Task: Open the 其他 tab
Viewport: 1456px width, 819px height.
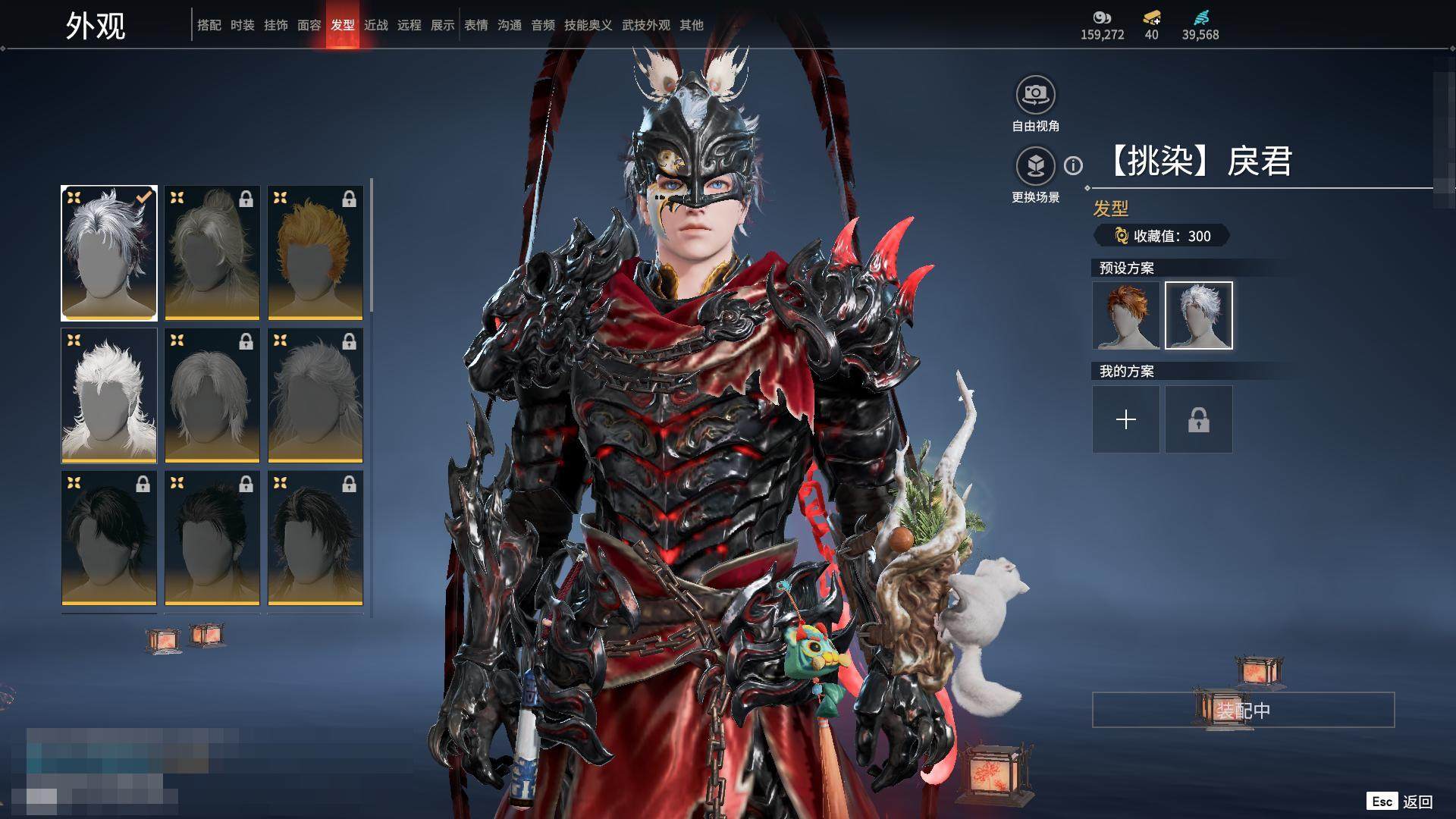Action: coord(692,25)
